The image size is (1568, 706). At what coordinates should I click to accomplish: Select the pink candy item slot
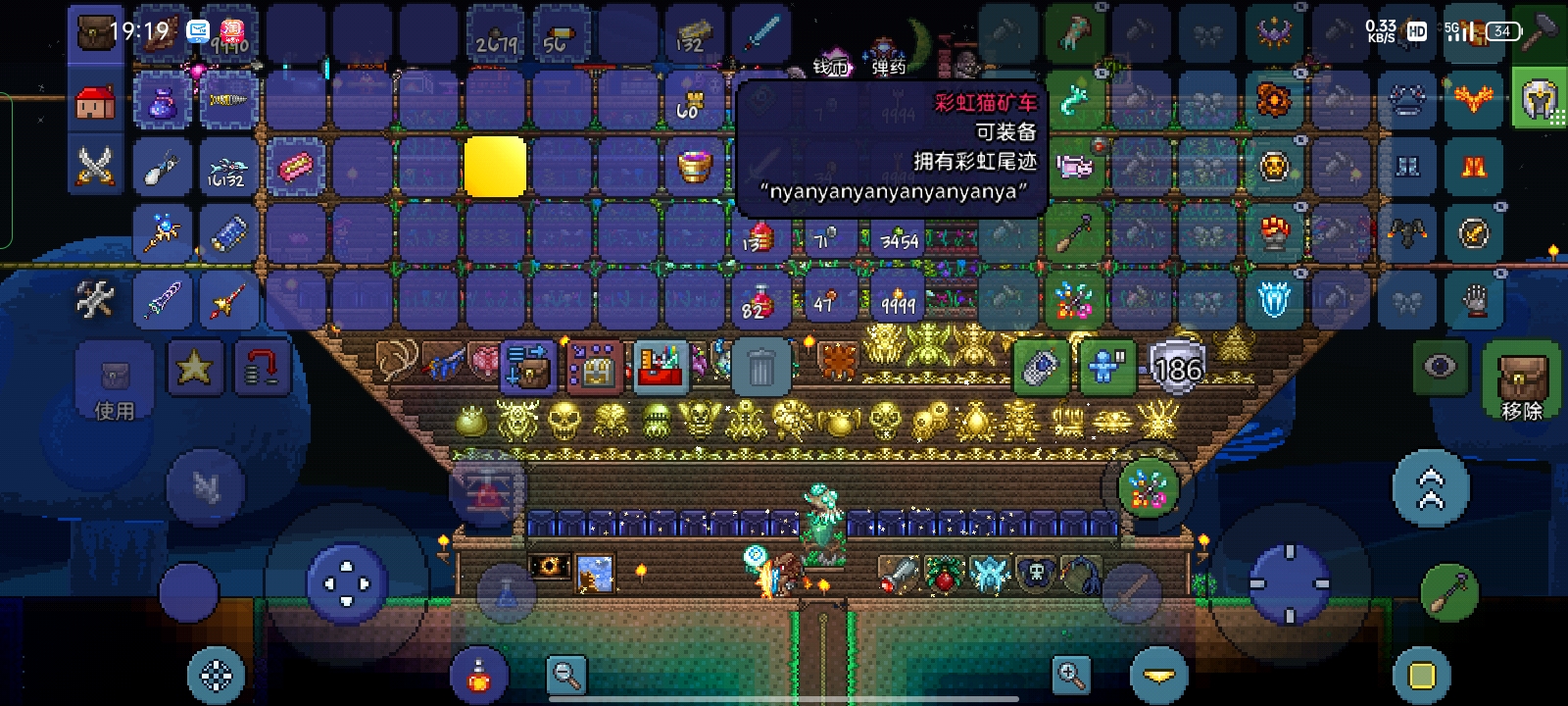294,168
